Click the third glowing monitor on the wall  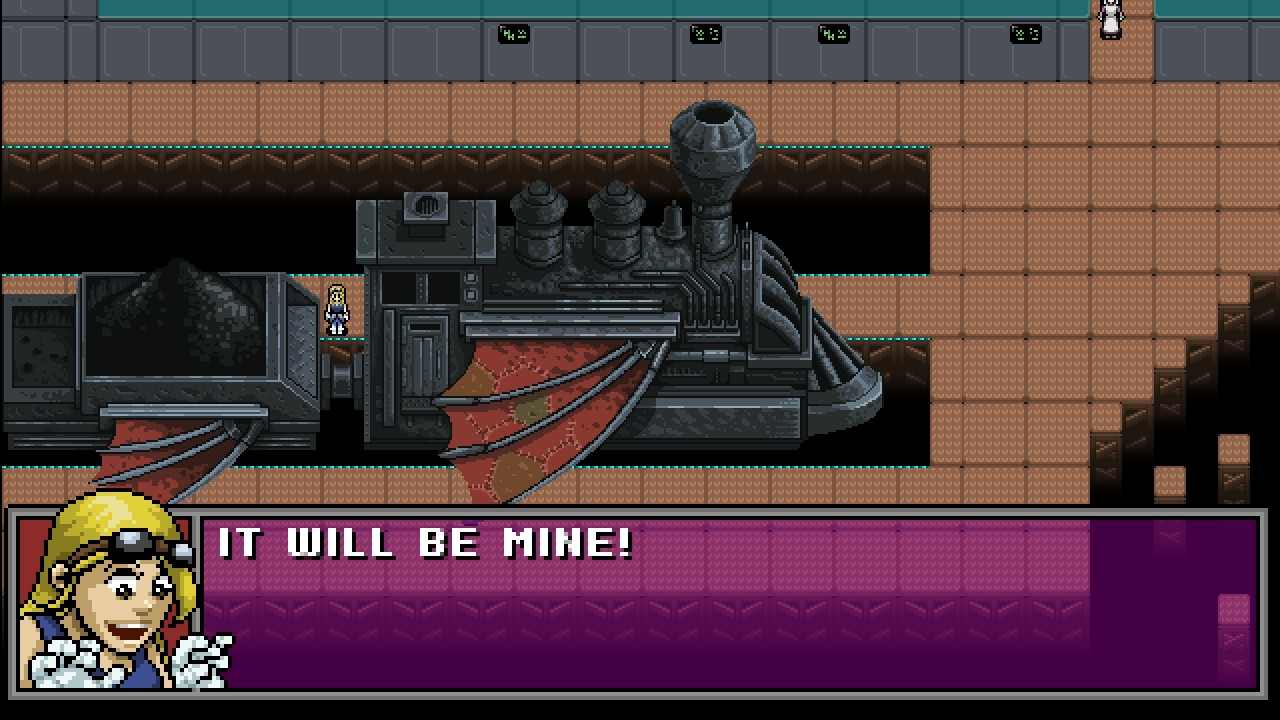coord(833,33)
